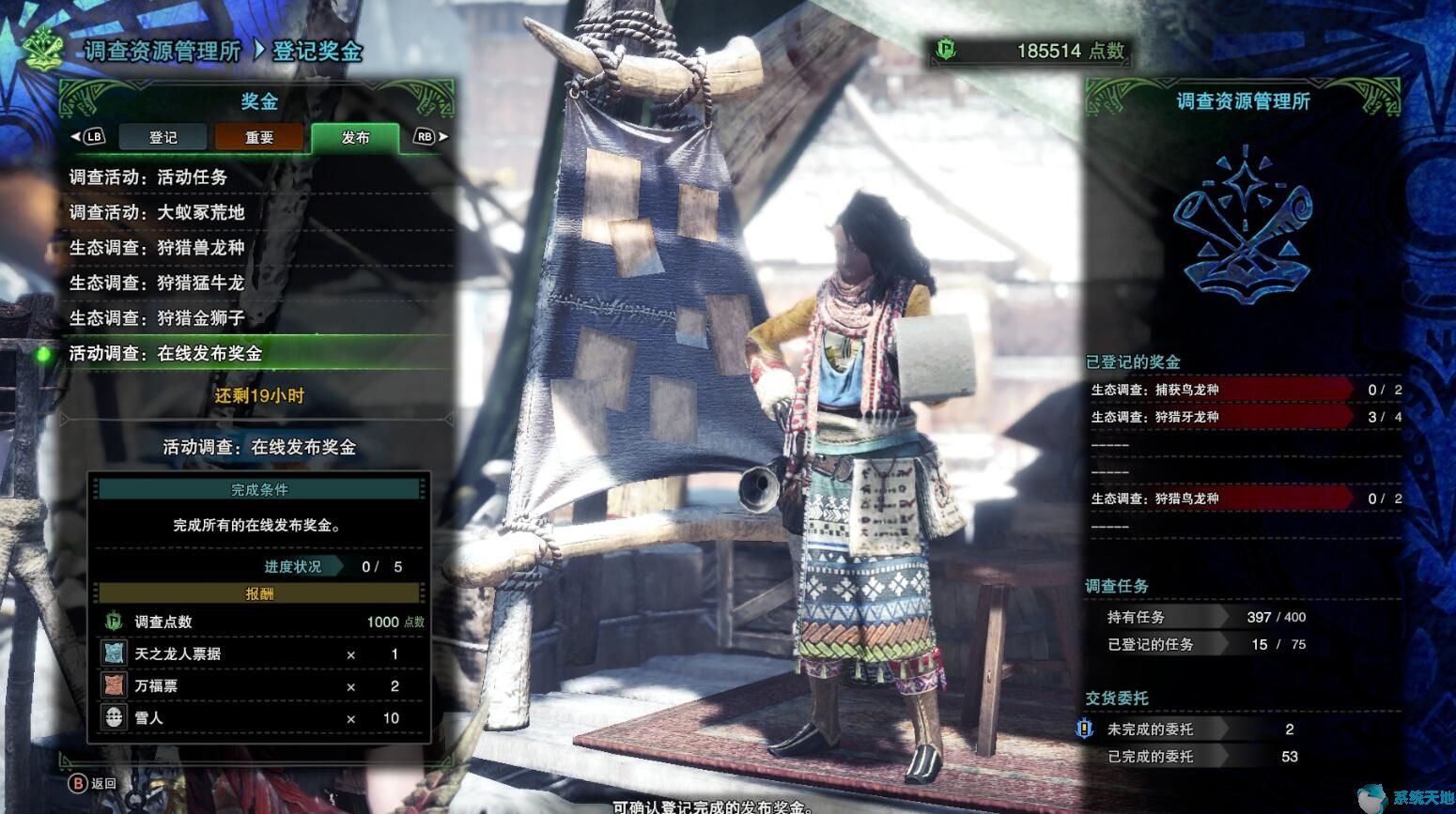
Task: Select the green 发布 tab
Action: pos(355,137)
